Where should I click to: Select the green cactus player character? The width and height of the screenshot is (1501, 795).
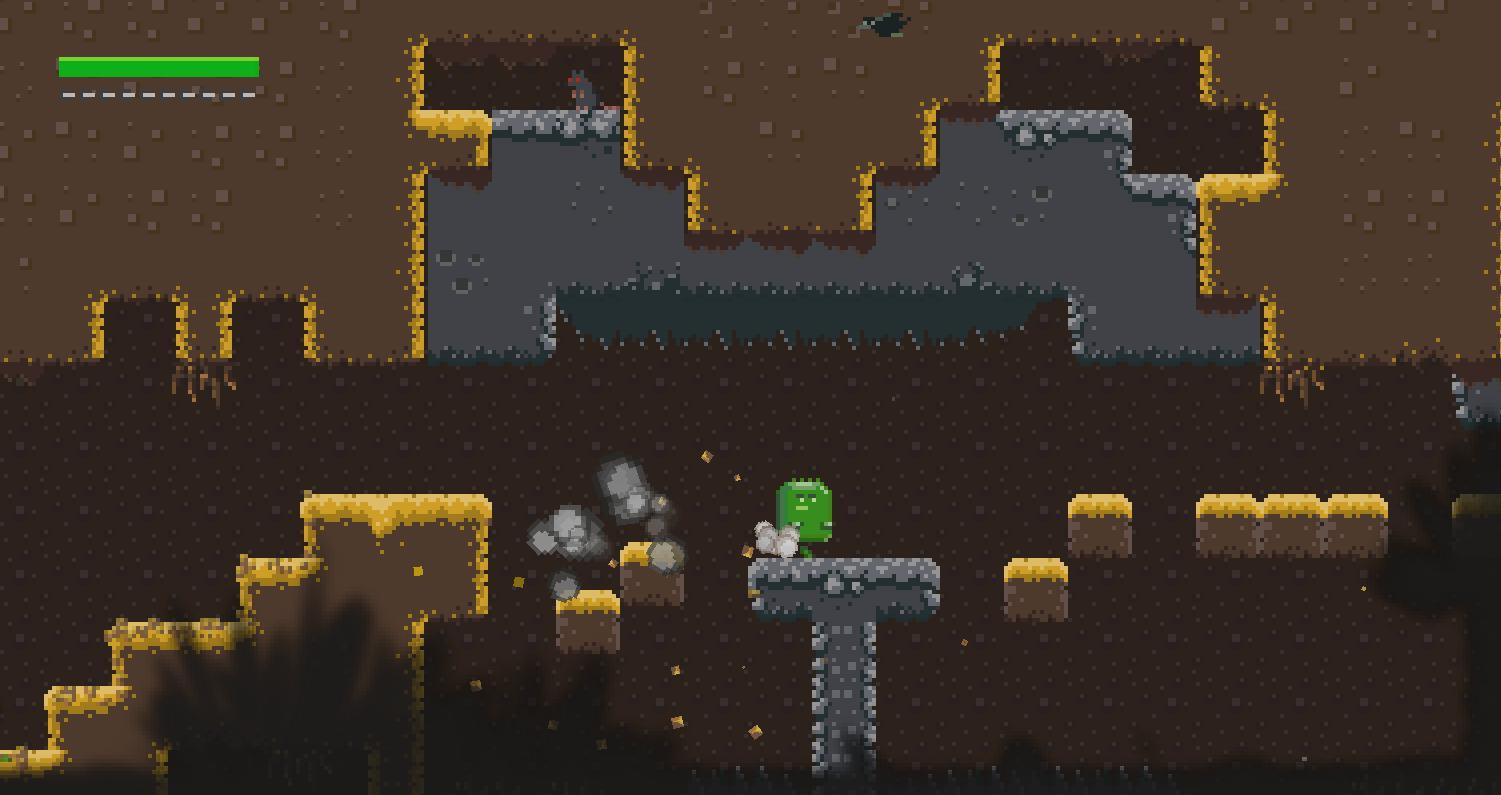tap(803, 510)
